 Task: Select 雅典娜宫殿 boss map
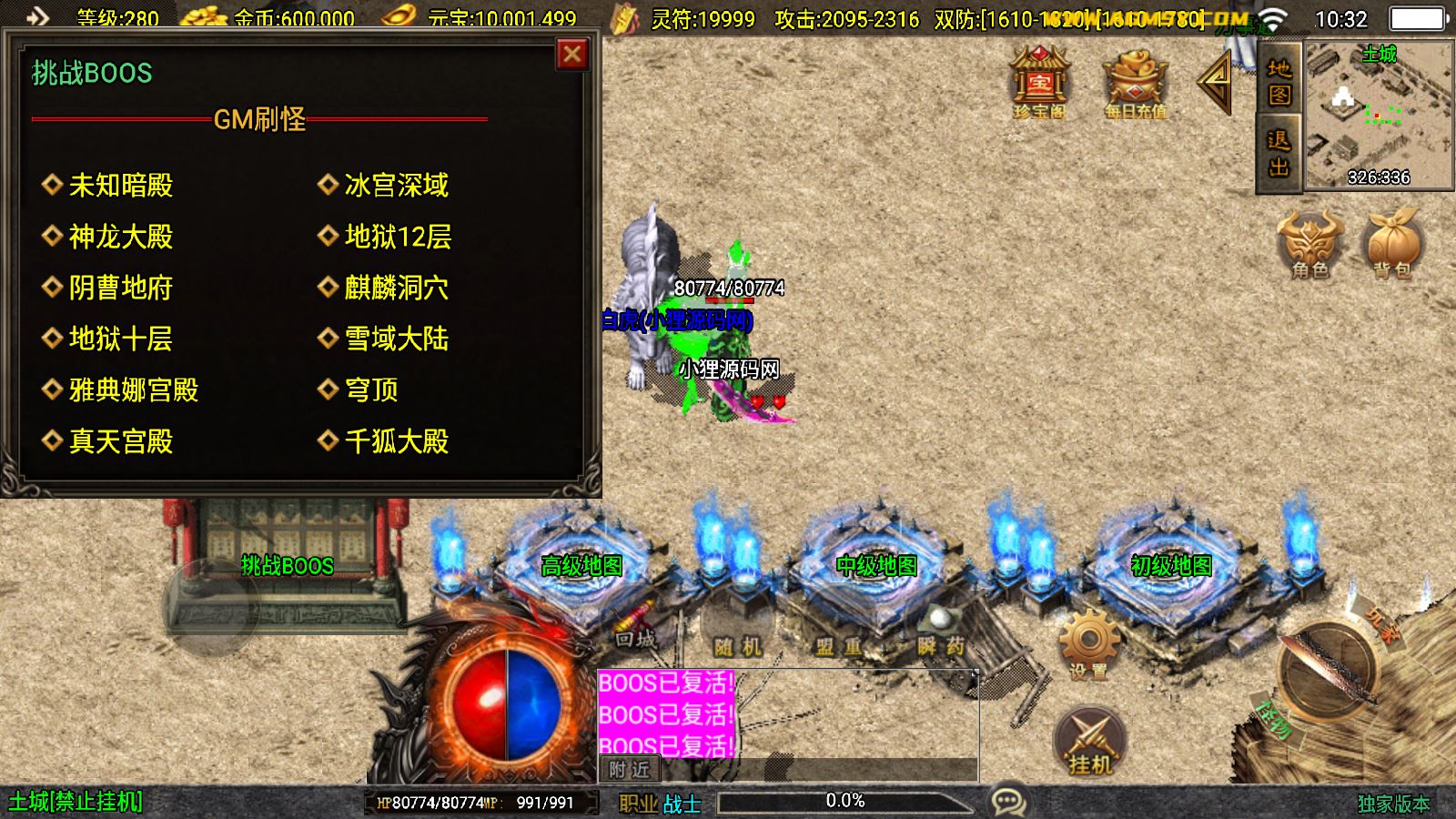[x=134, y=389]
